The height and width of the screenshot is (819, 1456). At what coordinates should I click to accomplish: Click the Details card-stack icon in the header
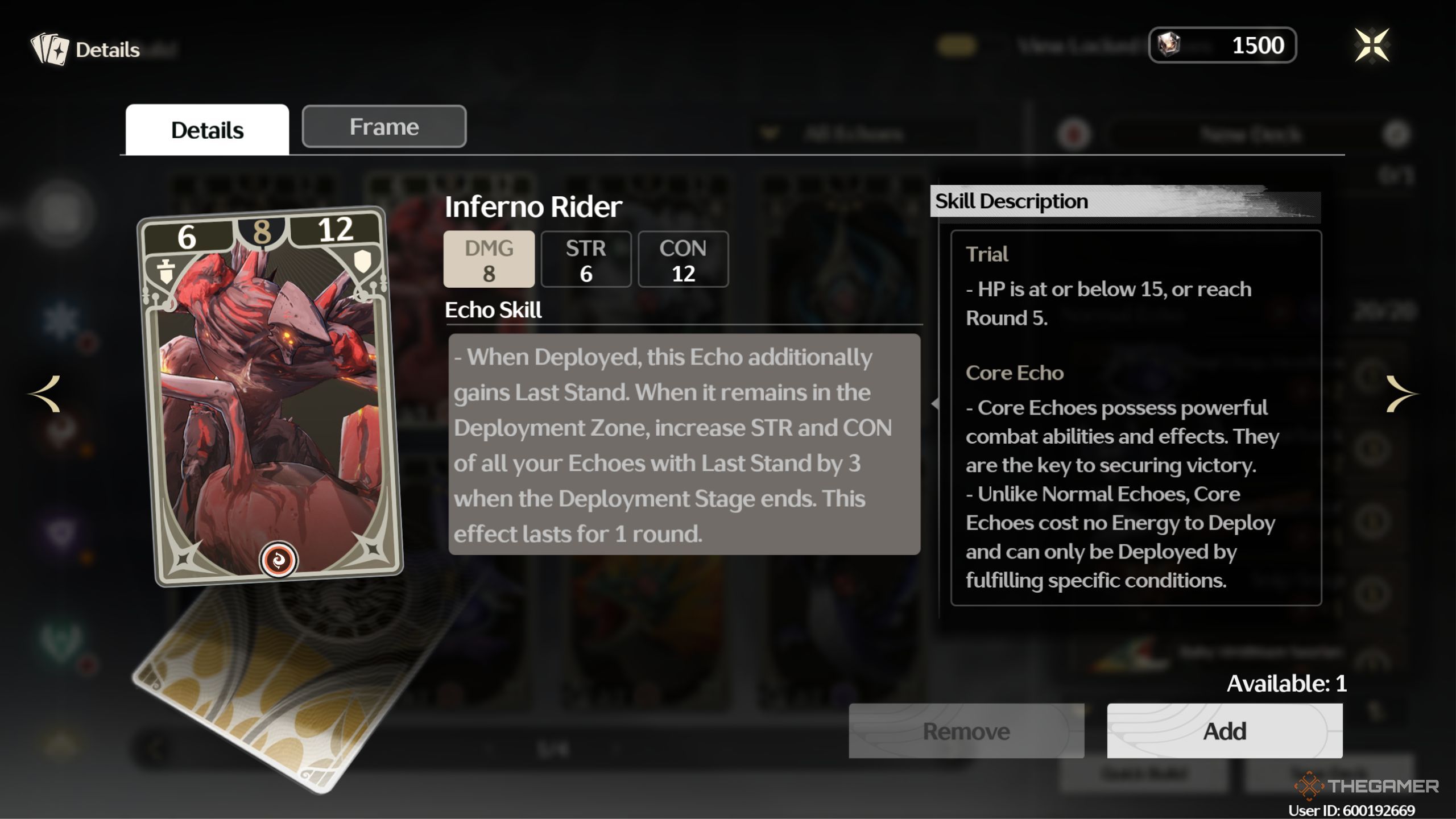(50, 48)
